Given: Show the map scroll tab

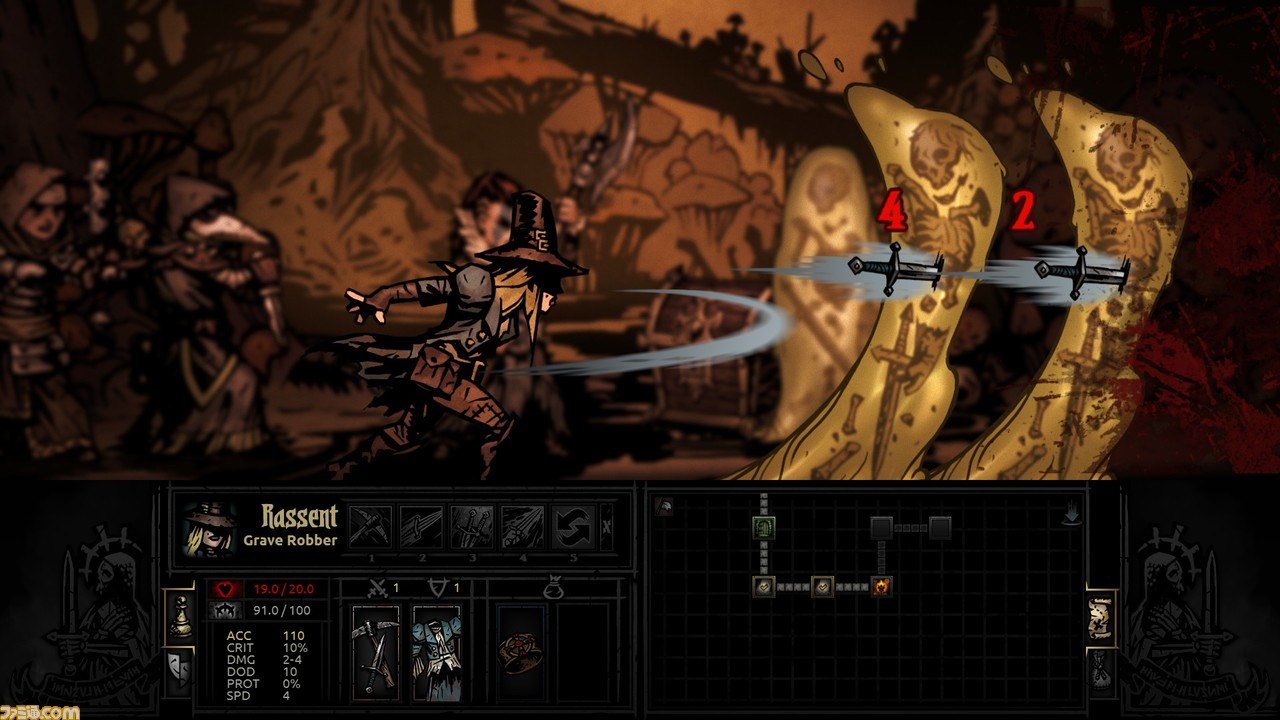Looking at the screenshot, I should [1101, 620].
